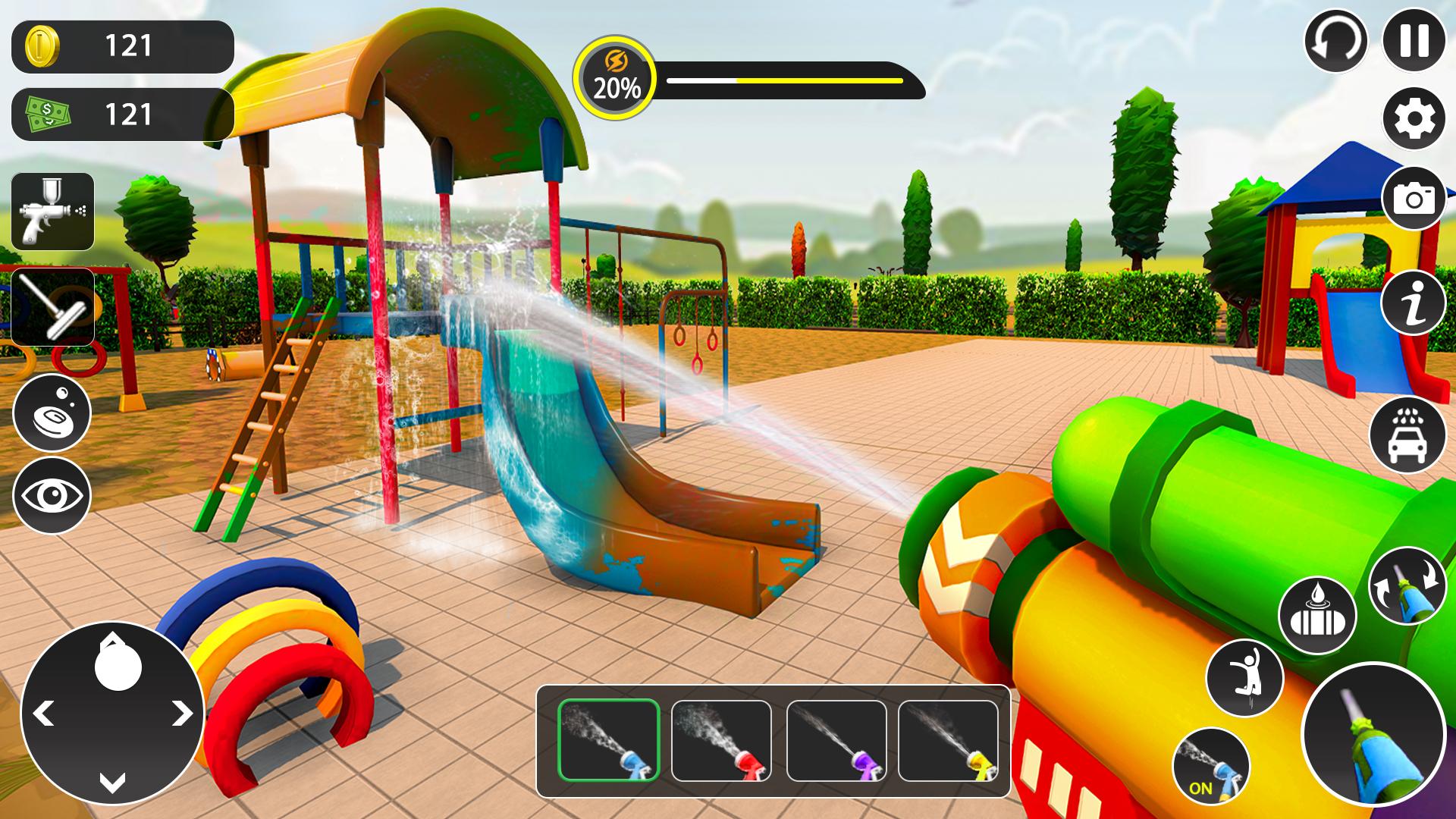Rotate the washer nozzle
Viewport: 1456px width, 819px height.
click(1407, 586)
